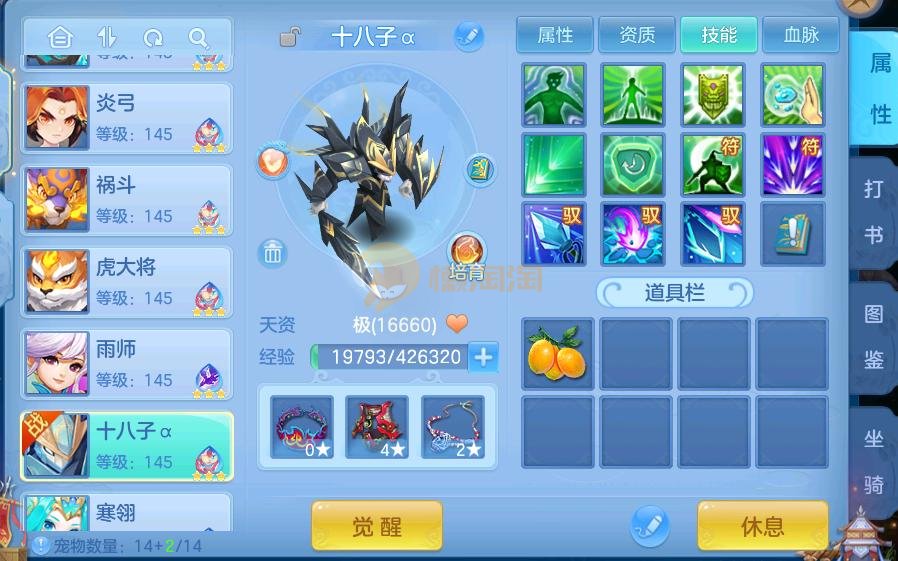898x561 pixels.
Task: Switch to the 坐骑 side tab
Action: pyautogui.click(x=873, y=462)
